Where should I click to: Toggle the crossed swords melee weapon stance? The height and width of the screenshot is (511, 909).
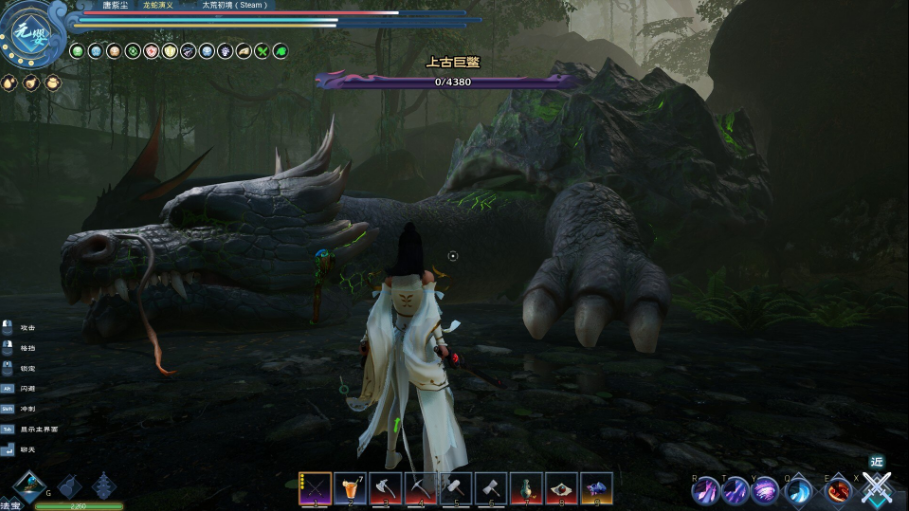point(877,489)
